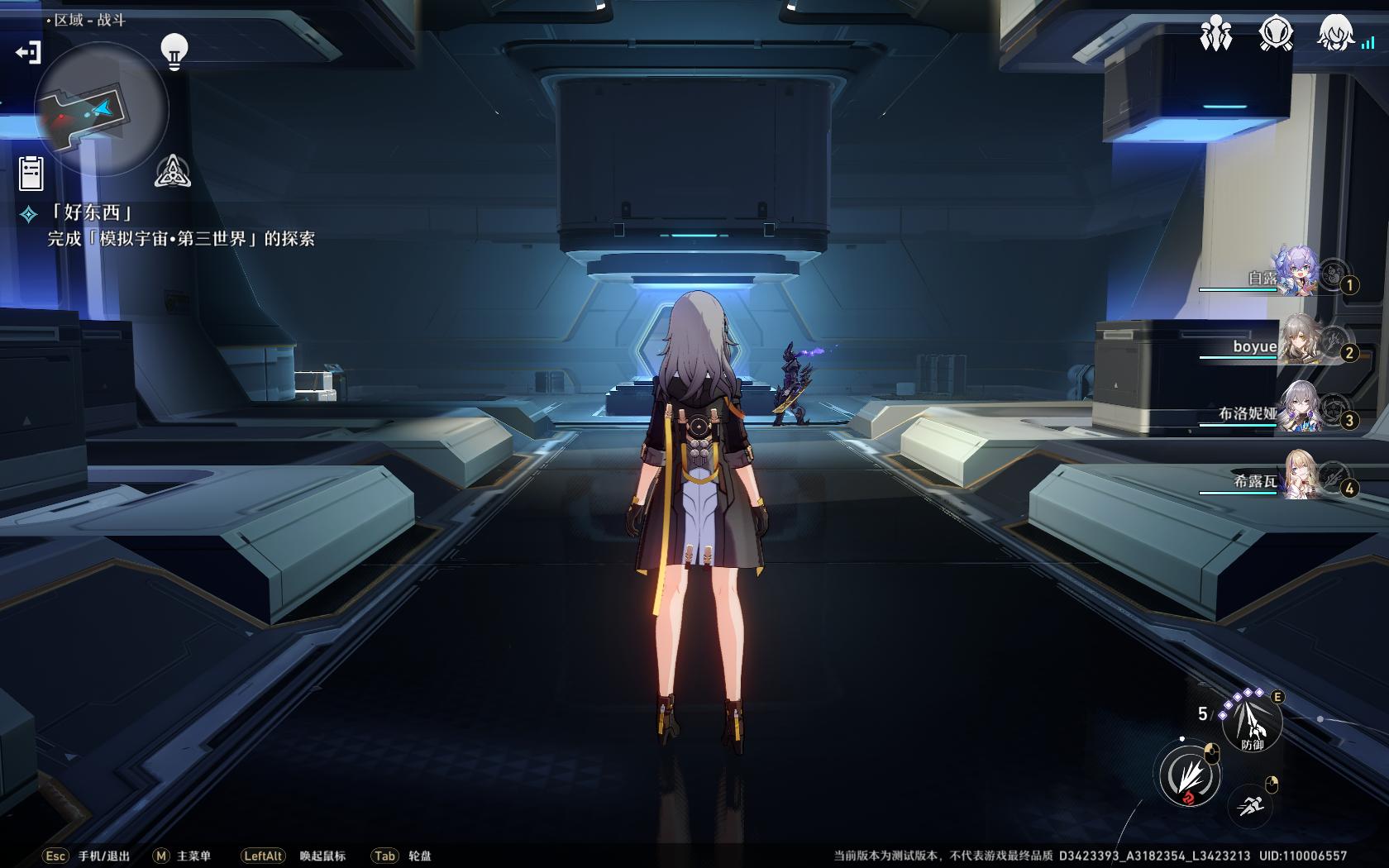Select the 「好东西」 quest tracker

91,213
